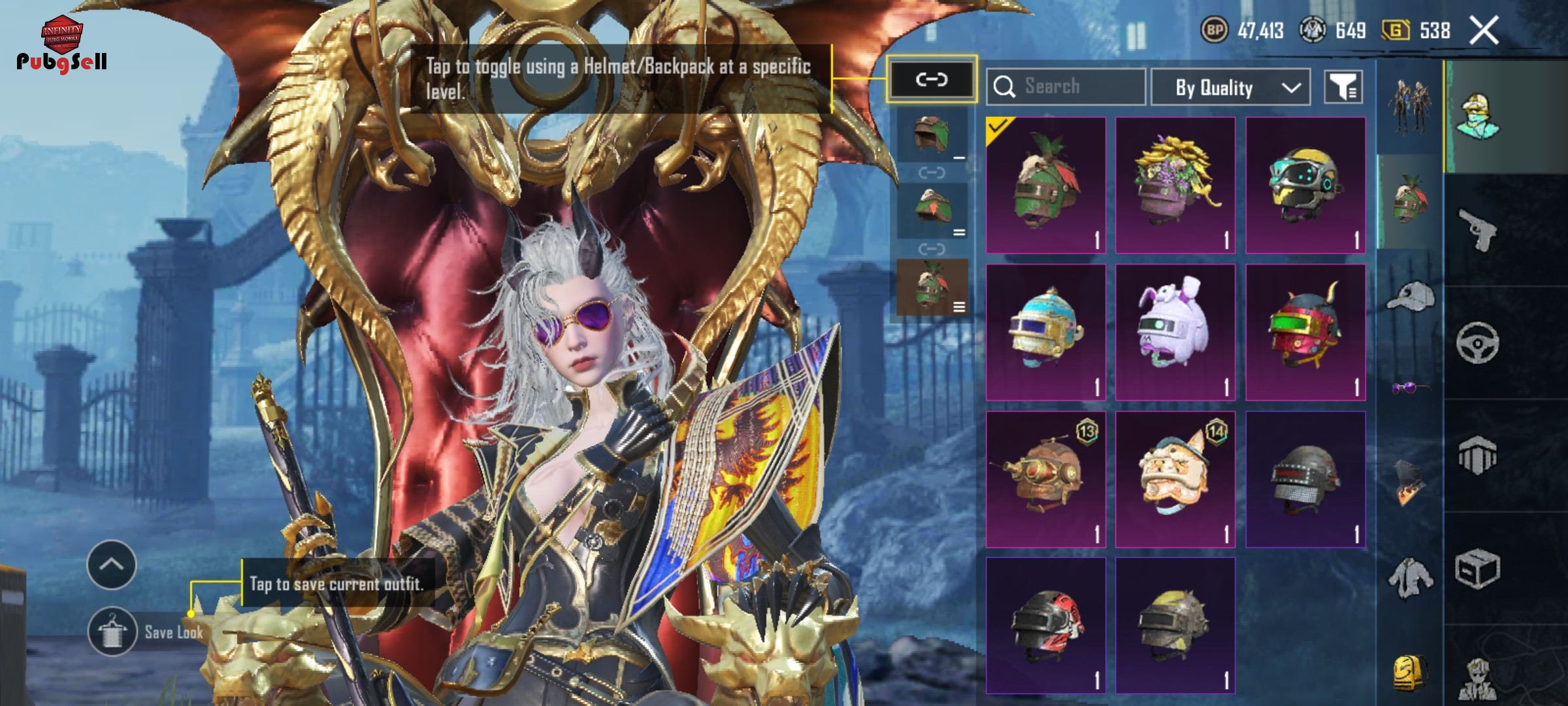This screenshot has width=1568, height=706.
Task: Click the helmet search field
Action: [x=1066, y=86]
